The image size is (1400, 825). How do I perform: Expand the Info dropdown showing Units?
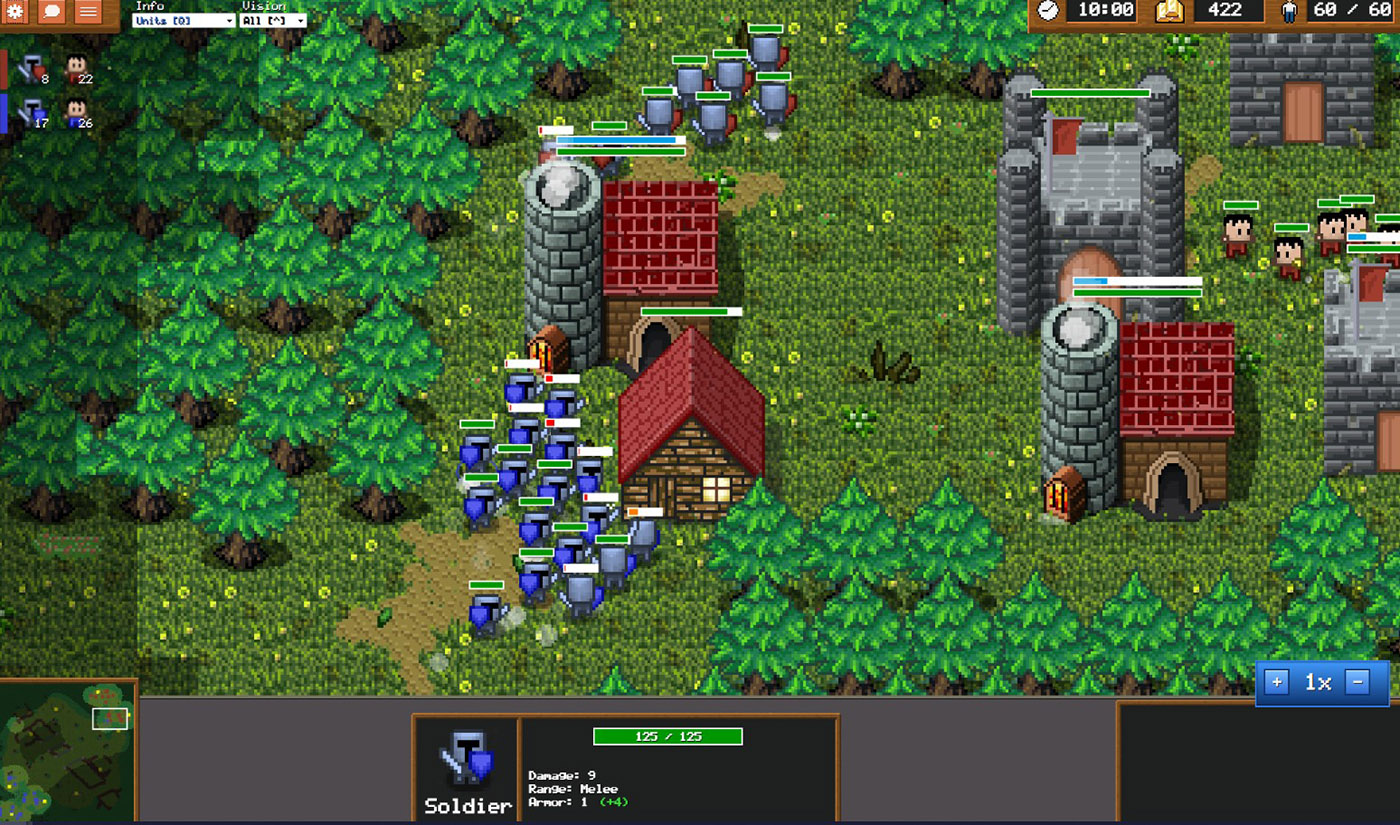pos(184,20)
